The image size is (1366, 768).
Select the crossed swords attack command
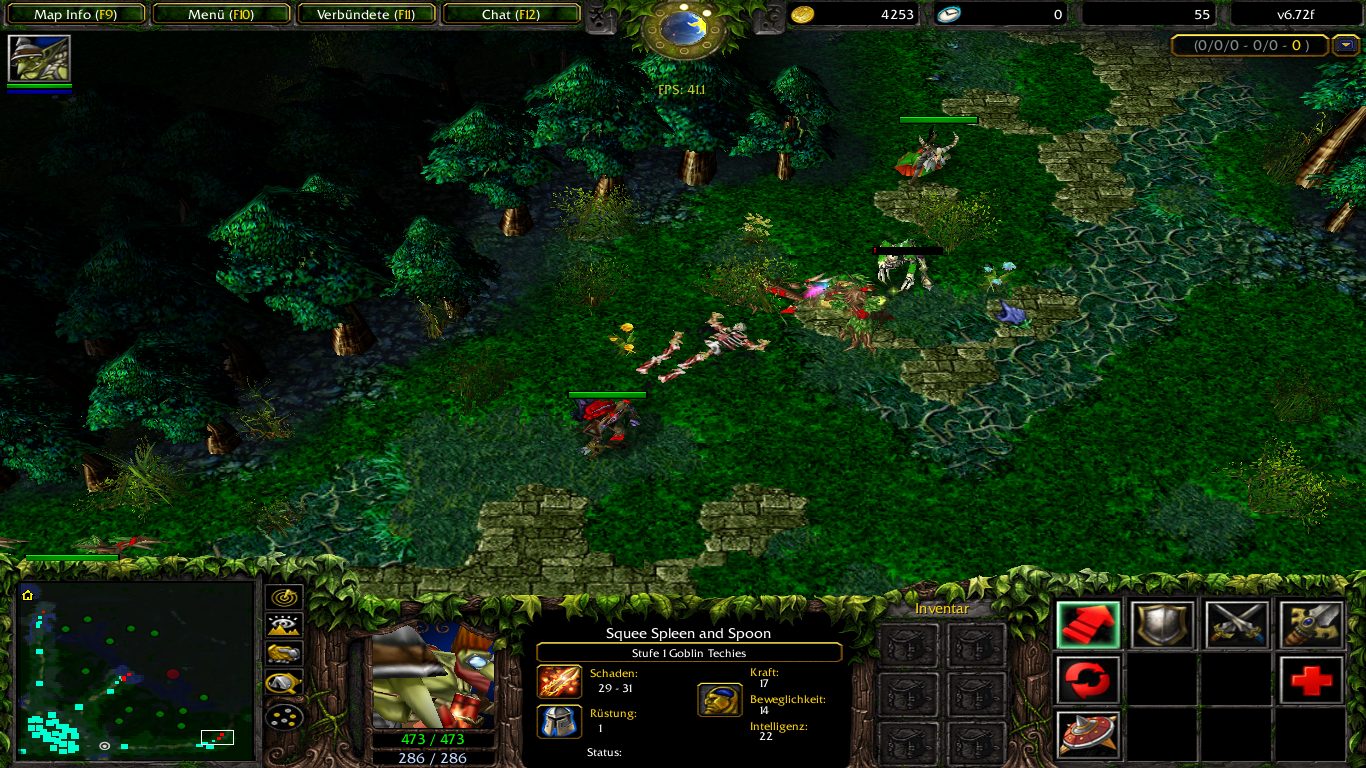click(x=1236, y=623)
